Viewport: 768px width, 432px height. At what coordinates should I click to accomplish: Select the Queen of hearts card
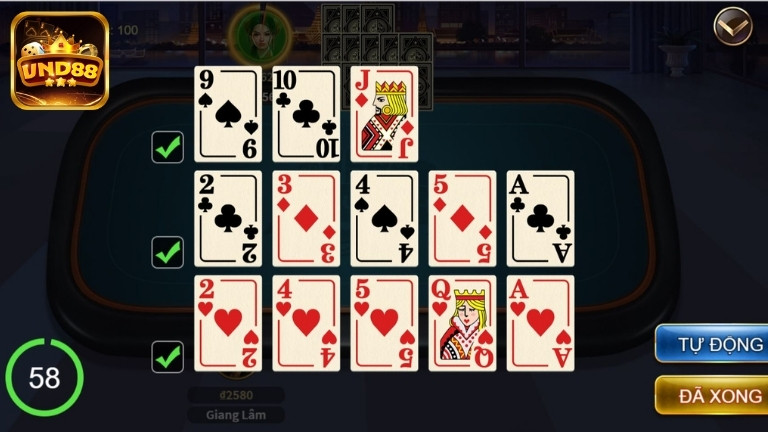point(462,323)
